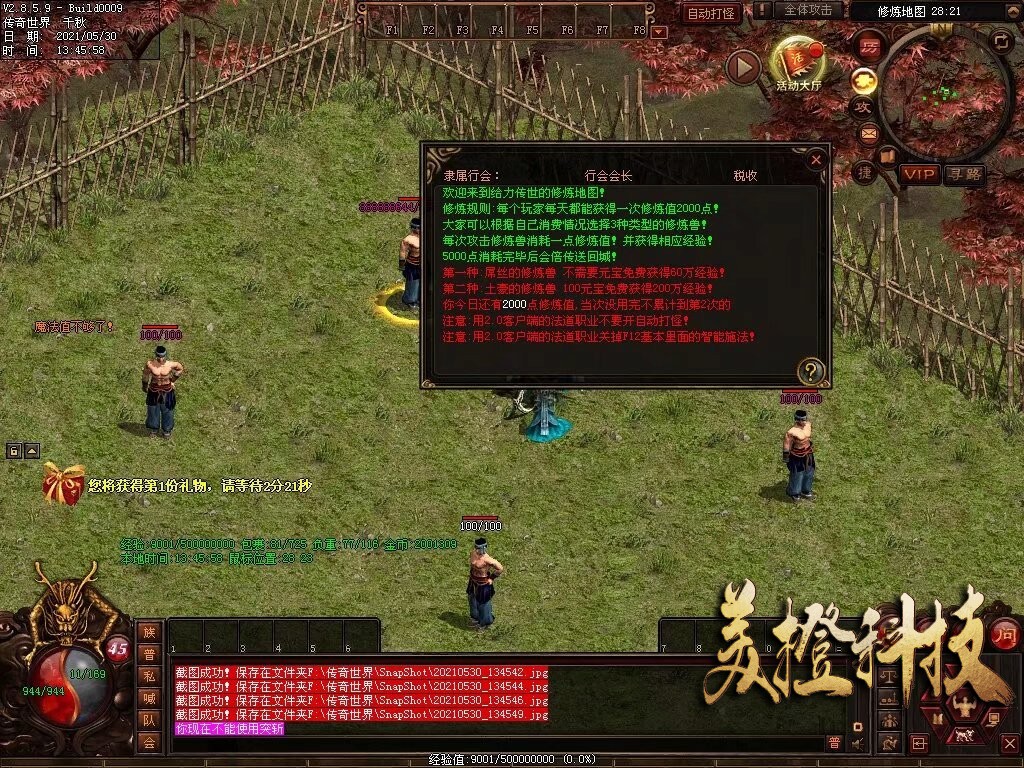This screenshot has height=768, width=1024.
Task: Open the 历 calendar round icon
Action: [870, 47]
